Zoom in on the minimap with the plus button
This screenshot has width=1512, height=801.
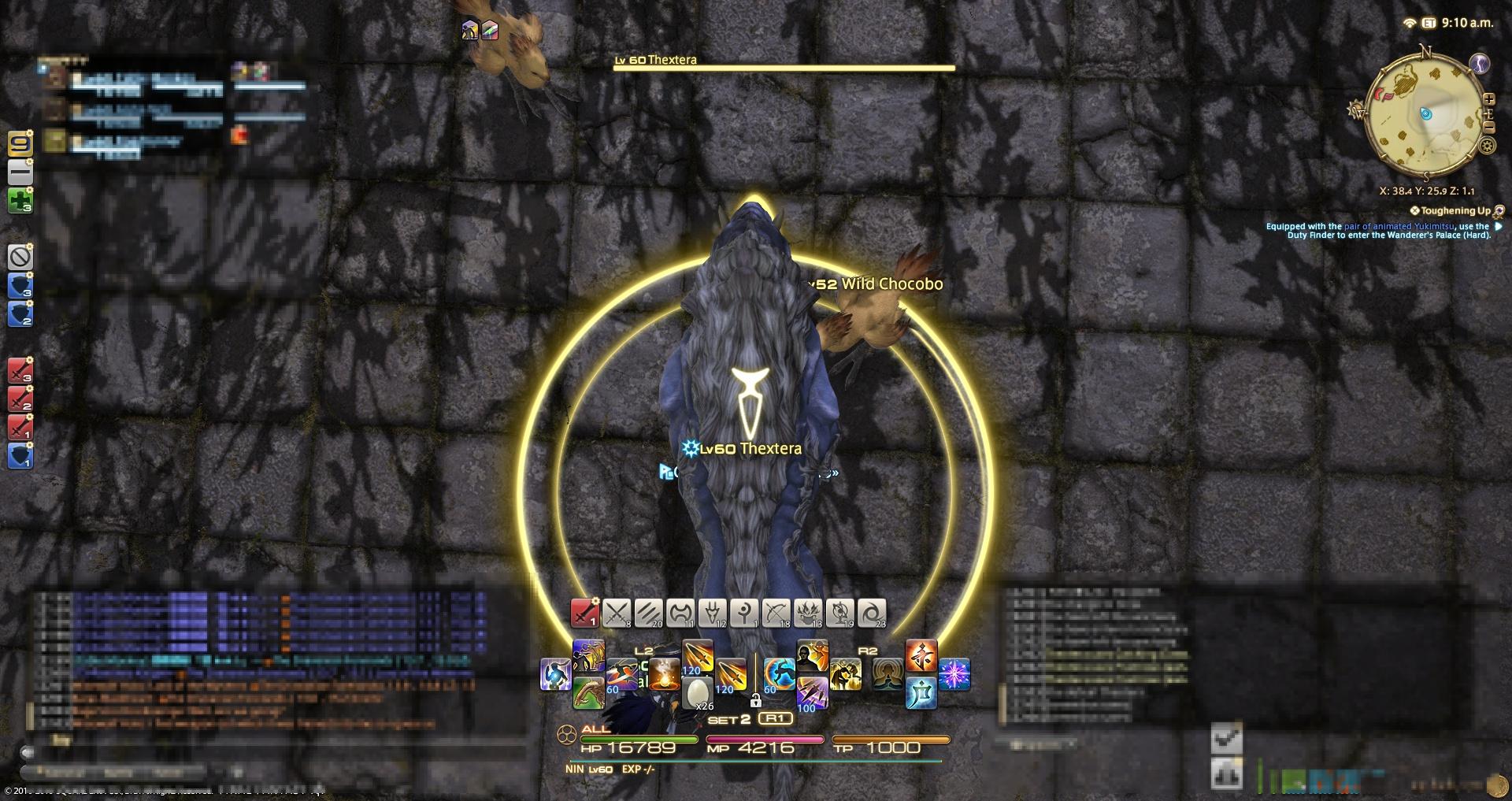click(x=1489, y=99)
